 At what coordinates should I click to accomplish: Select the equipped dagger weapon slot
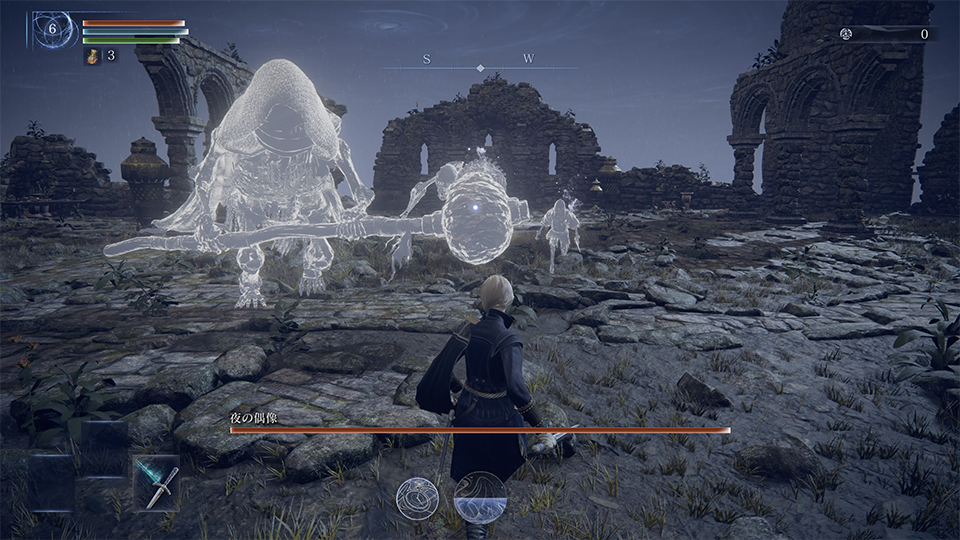pos(158,483)
